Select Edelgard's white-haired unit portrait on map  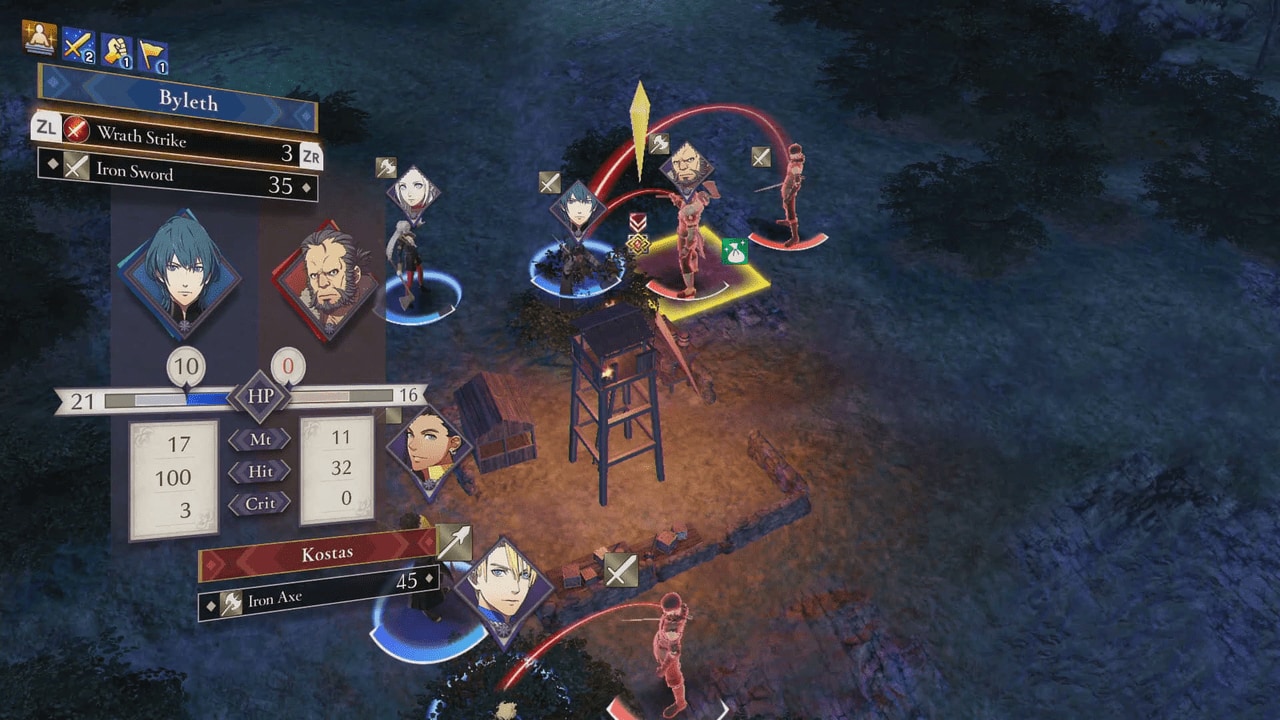(x=413, y=190)
